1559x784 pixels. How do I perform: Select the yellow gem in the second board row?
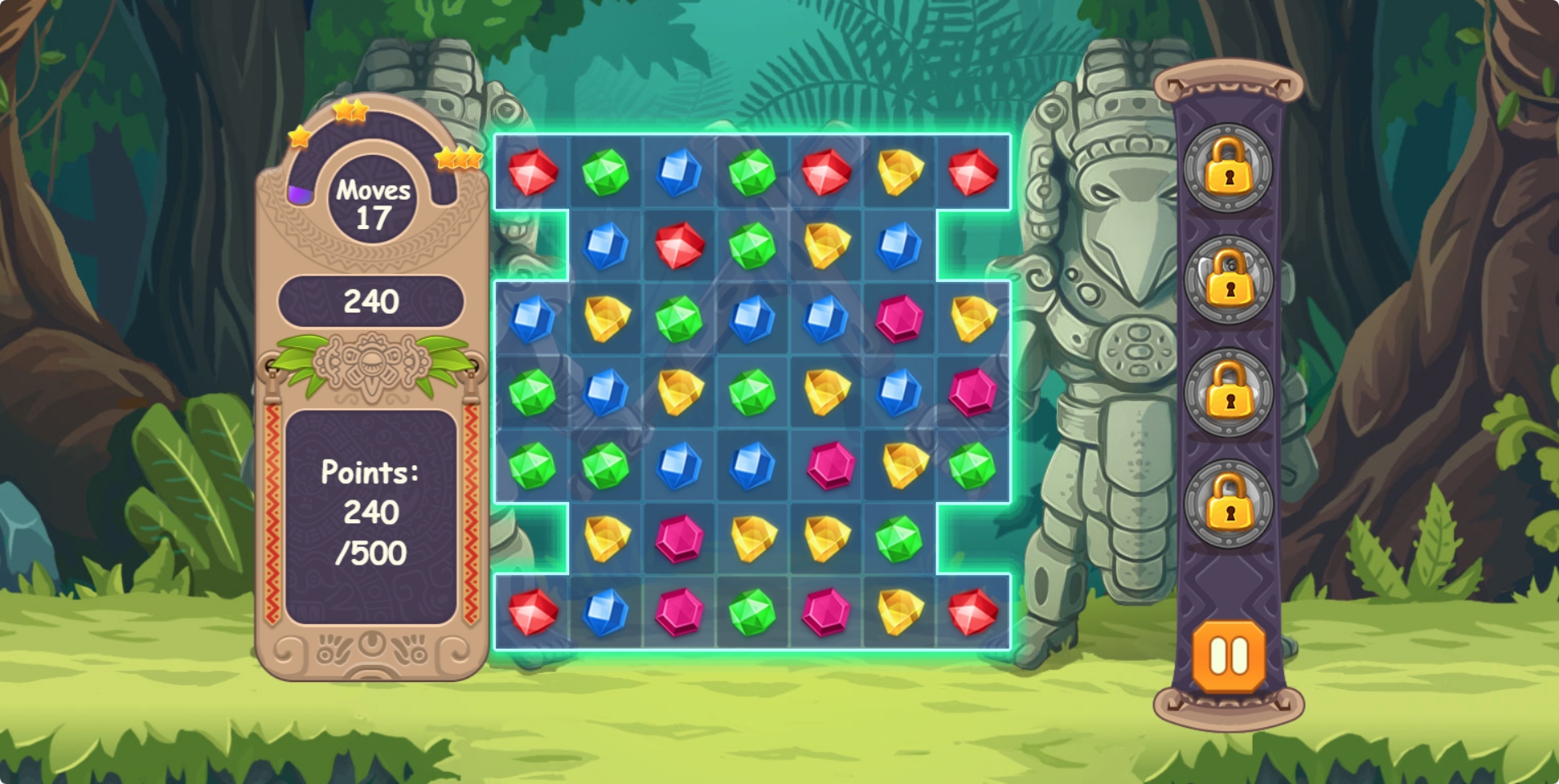[826, 245]
